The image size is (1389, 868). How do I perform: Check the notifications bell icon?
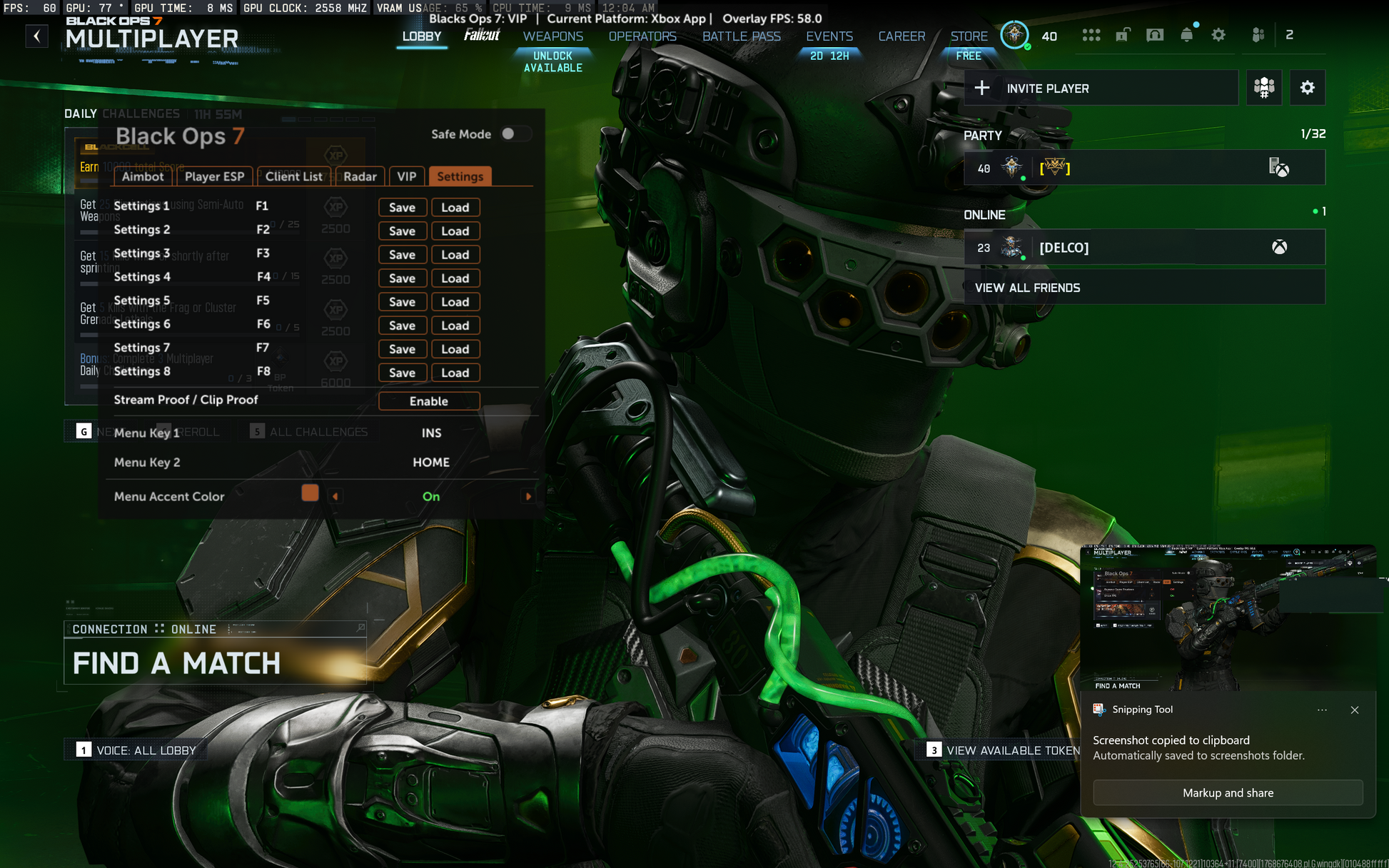pos(1186,35)
